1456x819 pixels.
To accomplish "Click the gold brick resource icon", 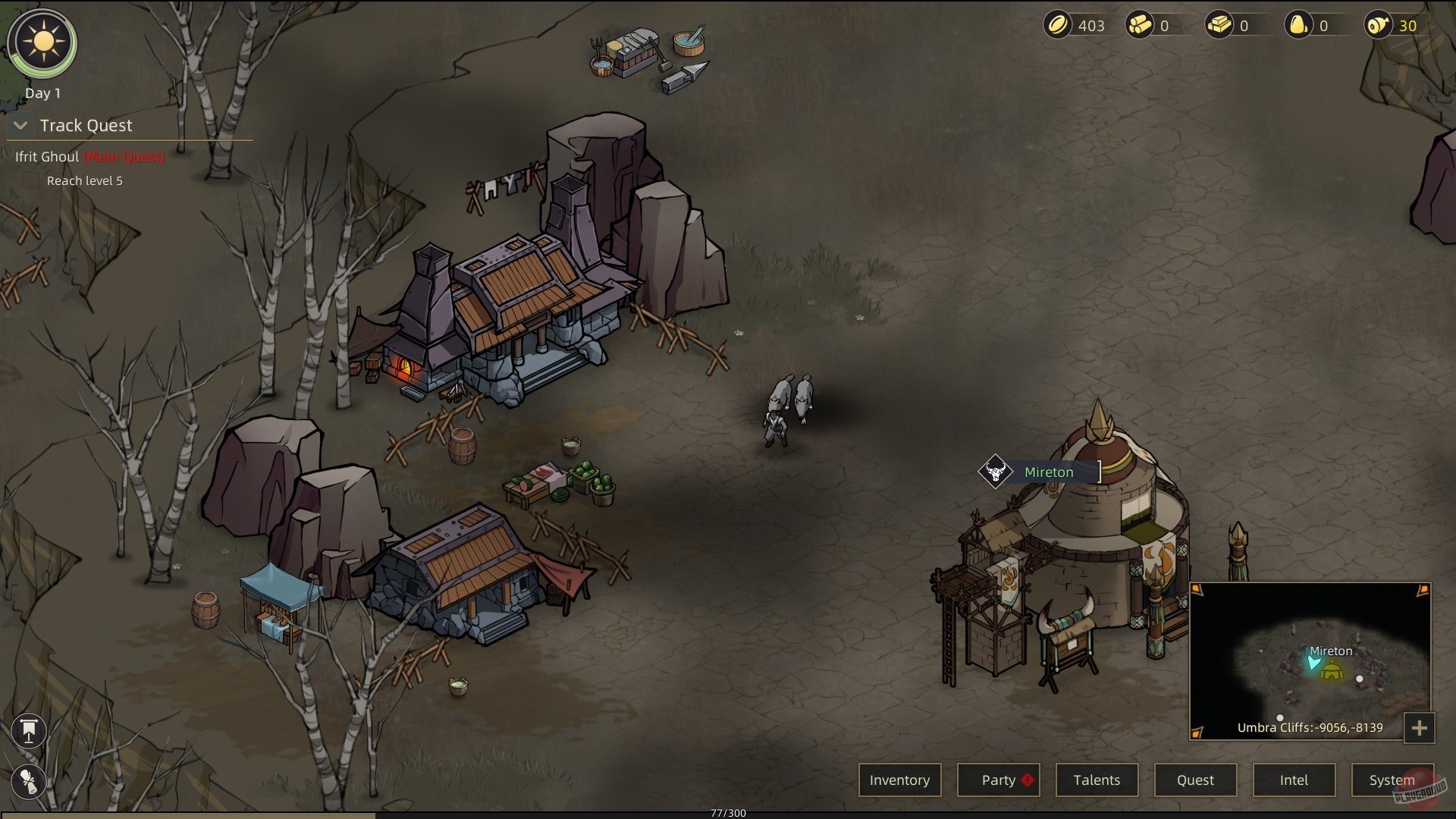I will click(x=1221, y=25).
